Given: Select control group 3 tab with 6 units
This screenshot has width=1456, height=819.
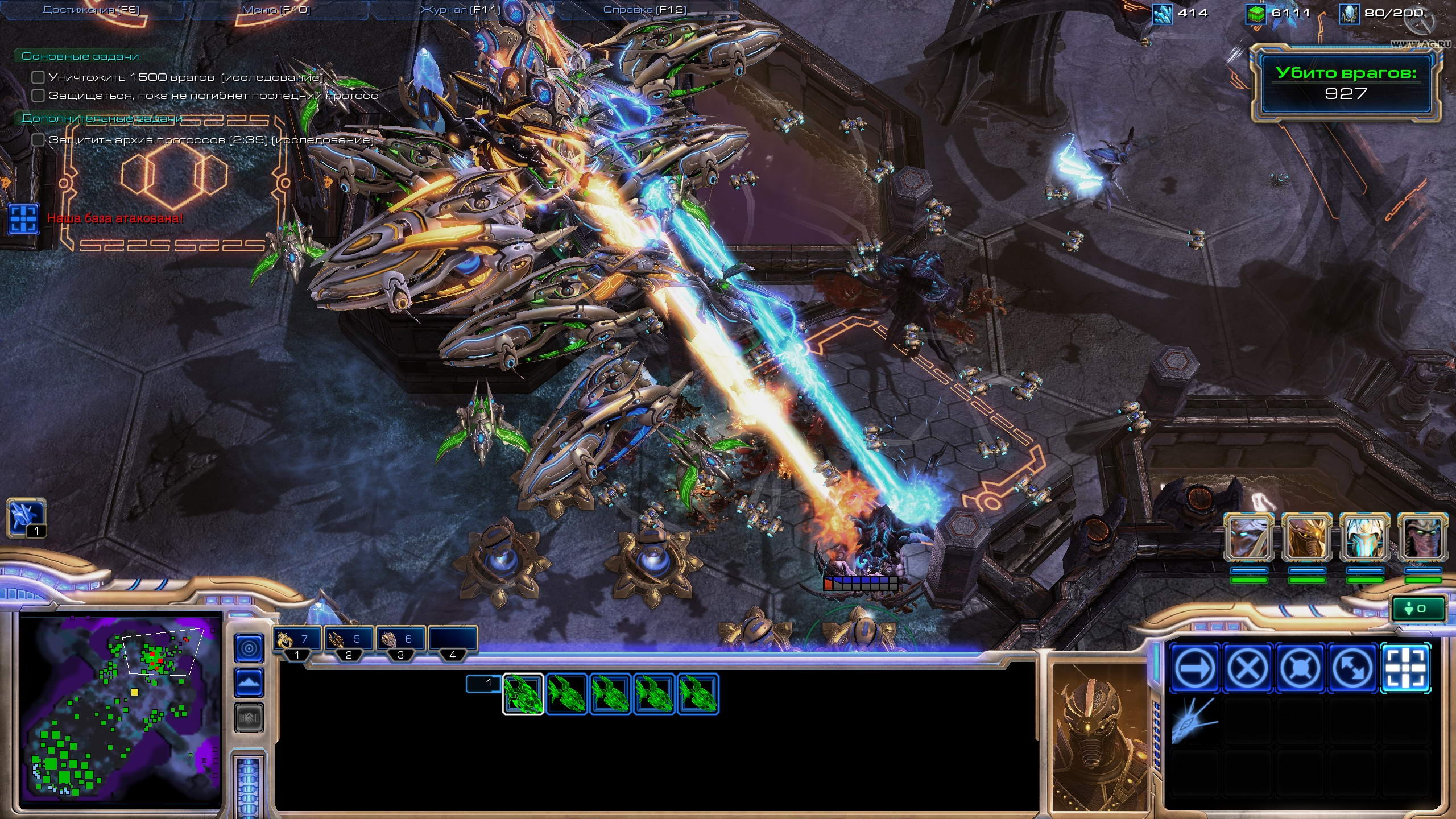Looking at the screenshot, I should click(400, 640).
